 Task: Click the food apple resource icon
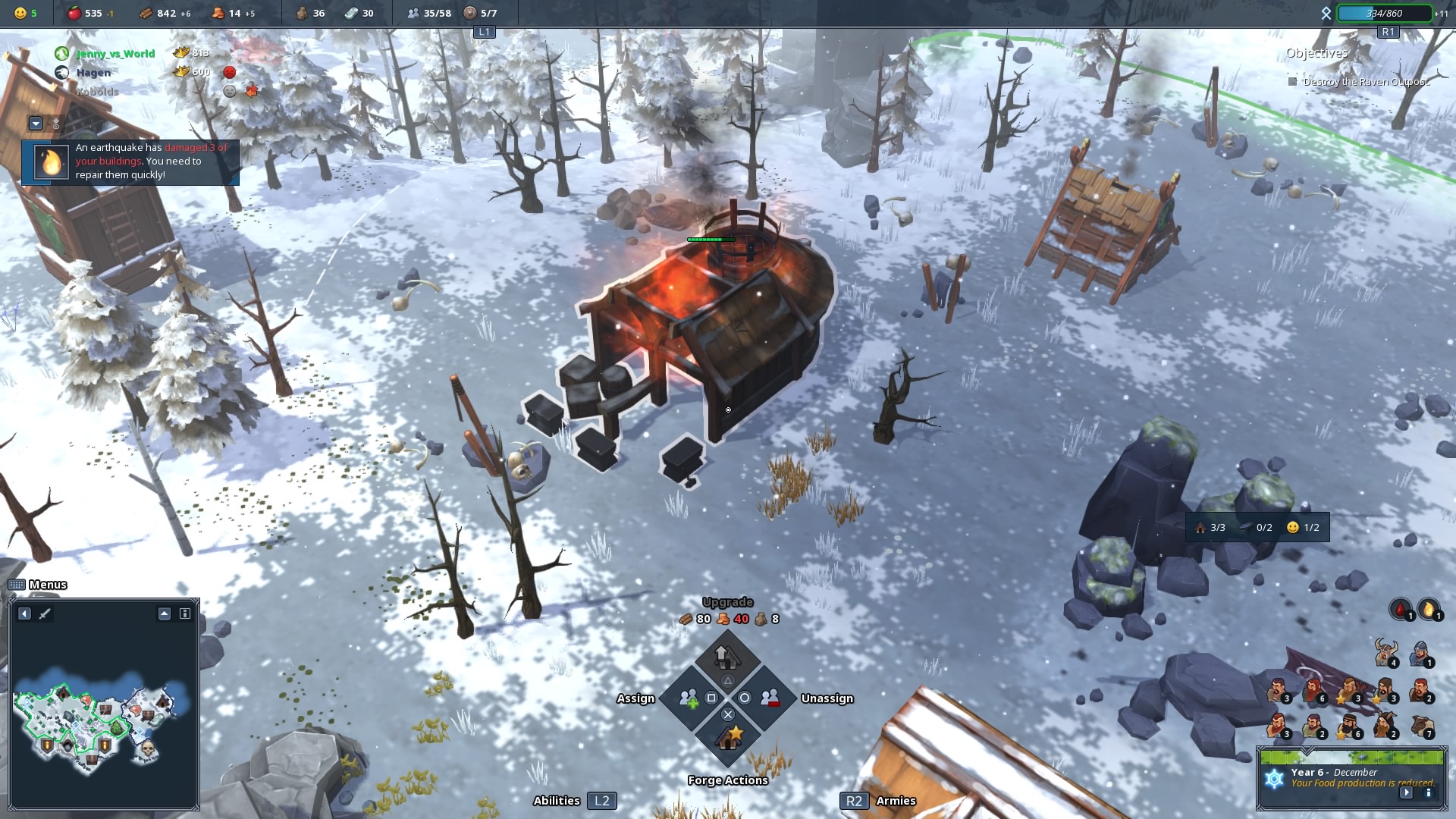[x=76, y=12]
